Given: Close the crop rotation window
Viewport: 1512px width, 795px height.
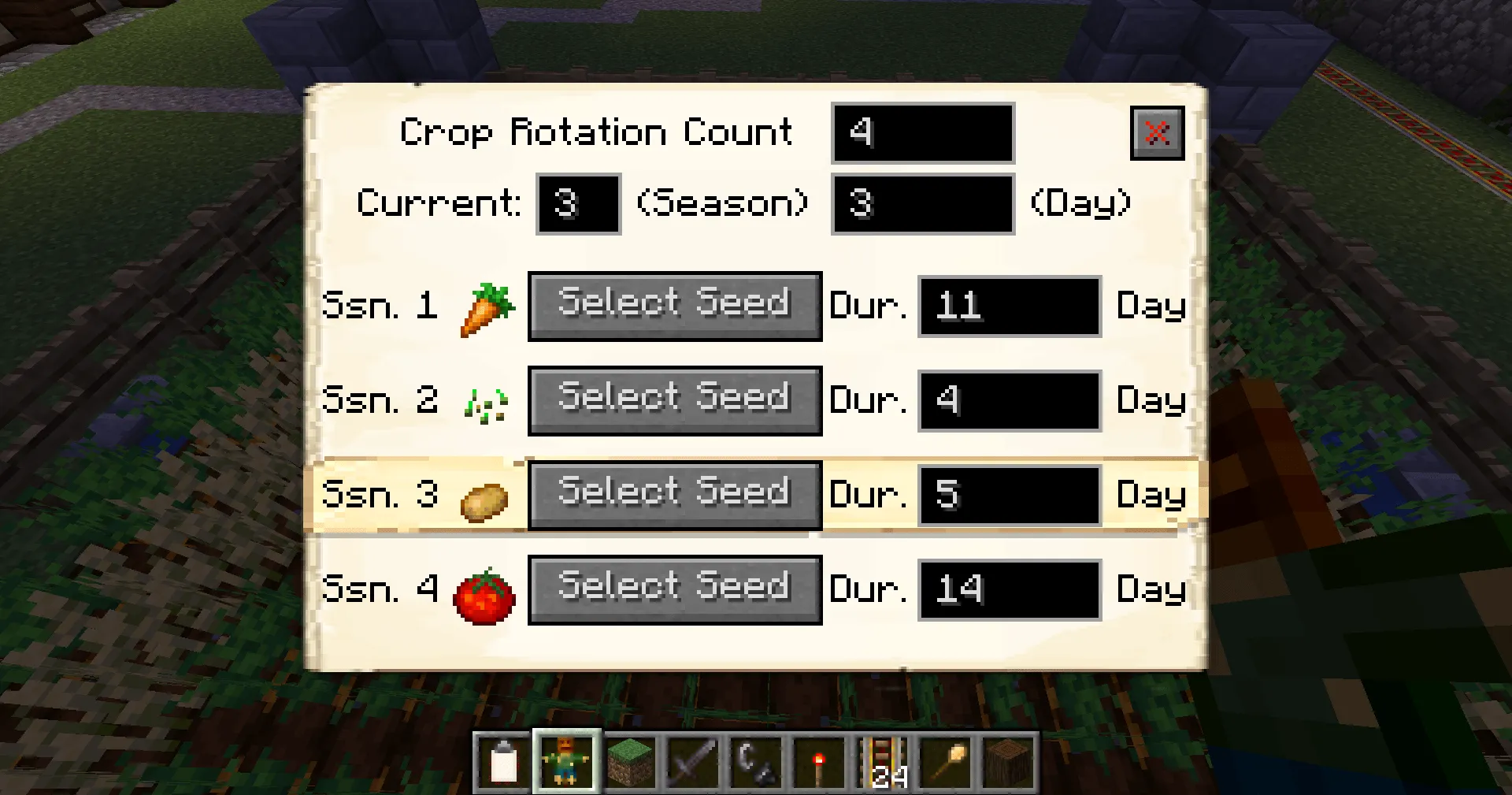Looking at the screenshot, I should point(1157,133).
